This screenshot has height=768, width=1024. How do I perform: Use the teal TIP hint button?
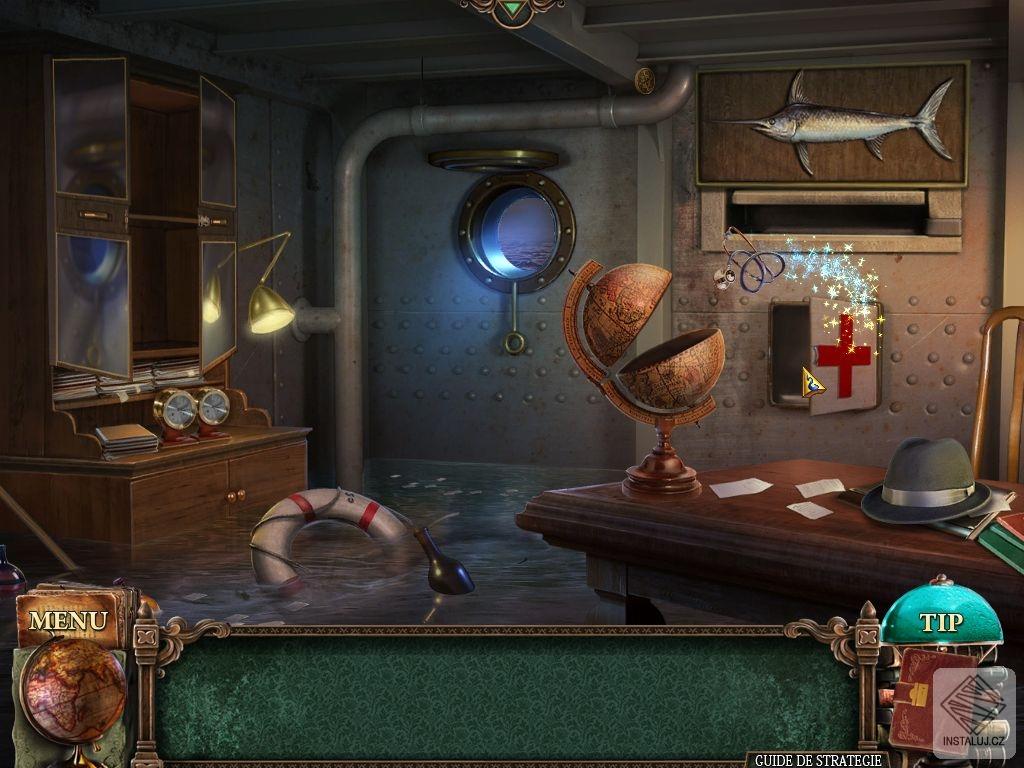point(940,622)
